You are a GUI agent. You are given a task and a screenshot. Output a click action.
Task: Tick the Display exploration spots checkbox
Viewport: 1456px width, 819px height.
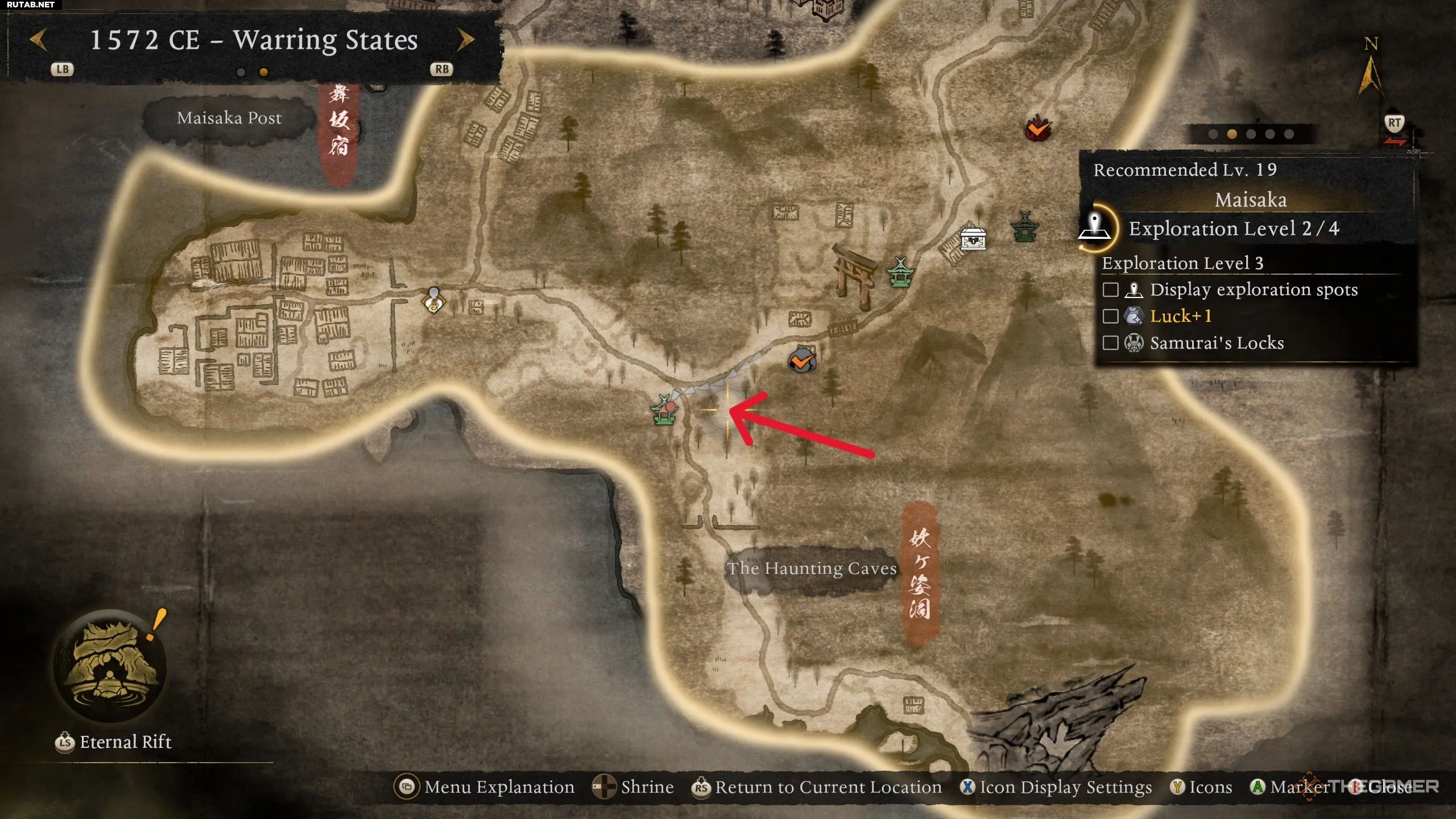click(x=1110, y=289)
